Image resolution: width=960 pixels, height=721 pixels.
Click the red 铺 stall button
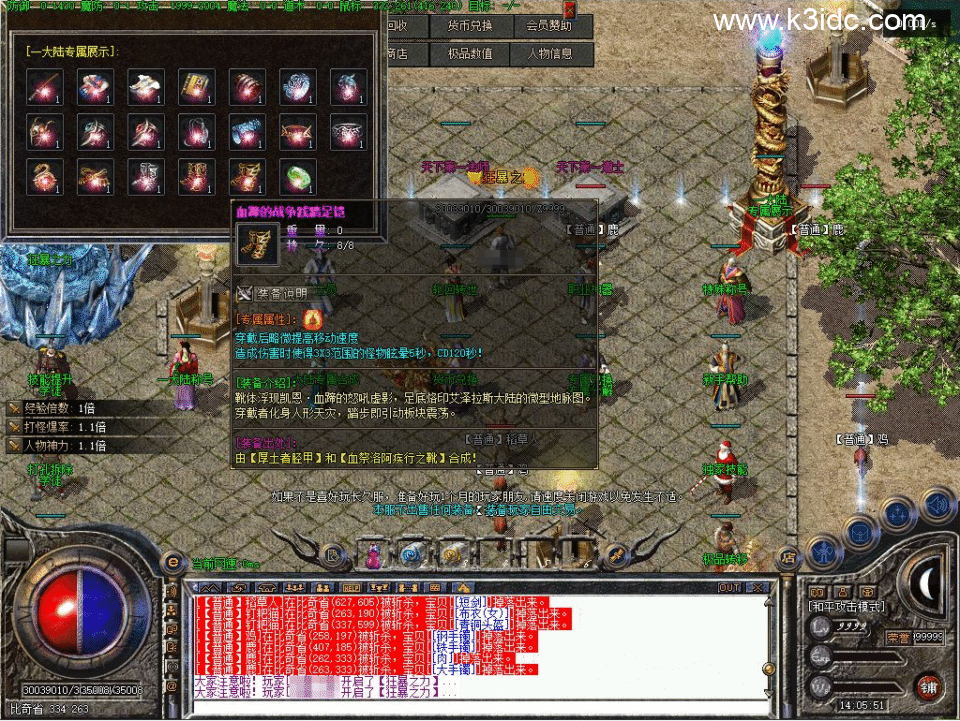tap(927, 686)
